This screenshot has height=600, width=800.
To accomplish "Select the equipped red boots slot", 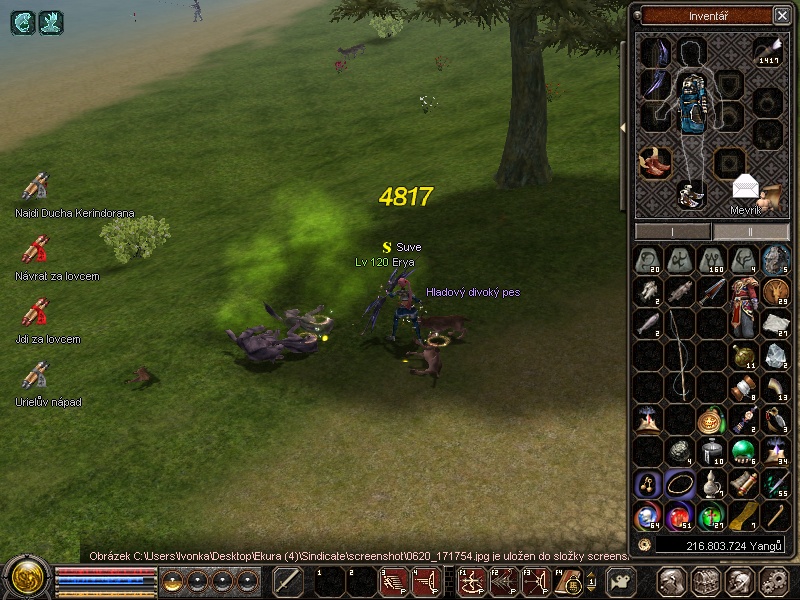I will pos(655,160).
